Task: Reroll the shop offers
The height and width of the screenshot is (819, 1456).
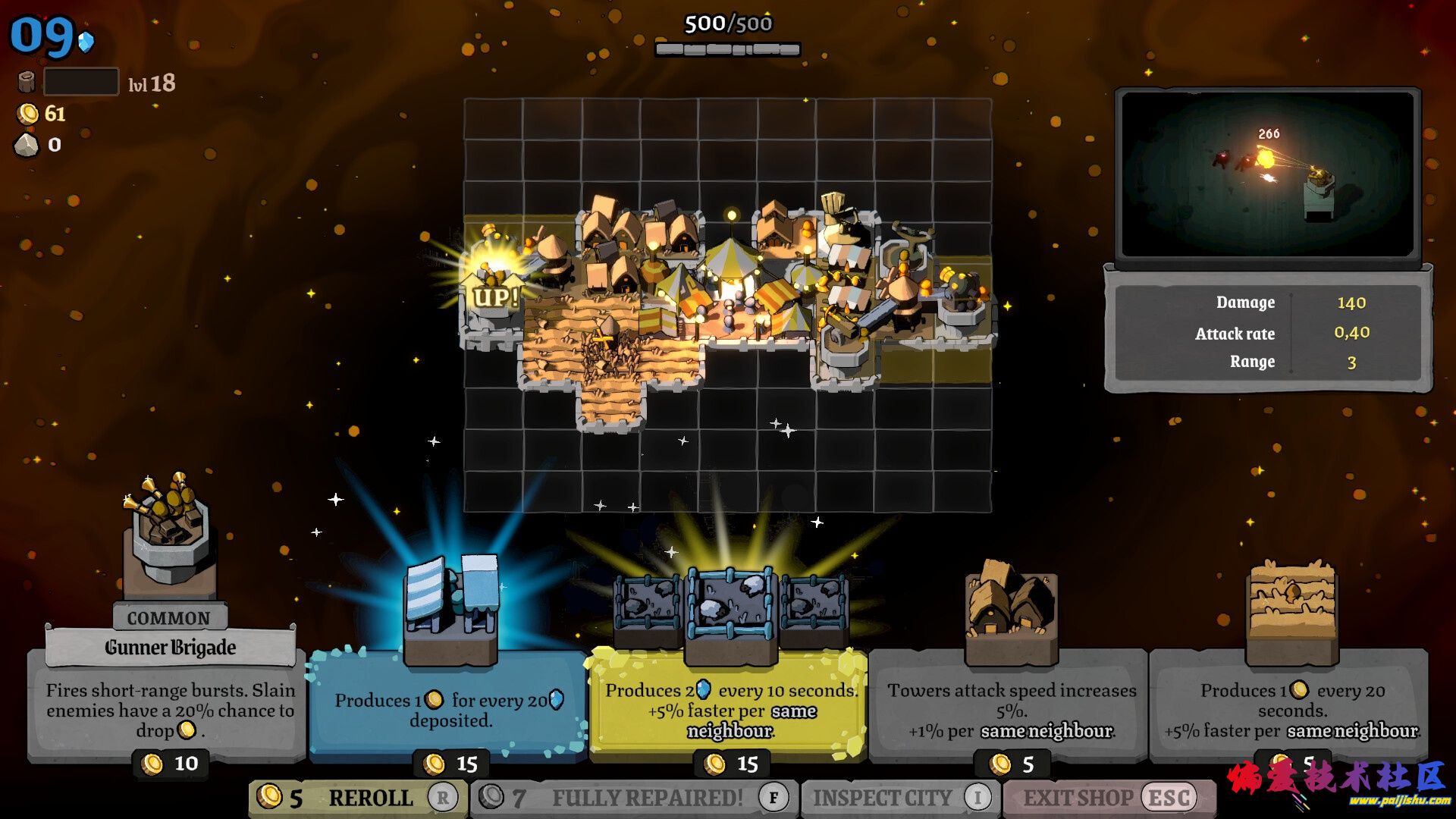Action: tap(357, 798)
